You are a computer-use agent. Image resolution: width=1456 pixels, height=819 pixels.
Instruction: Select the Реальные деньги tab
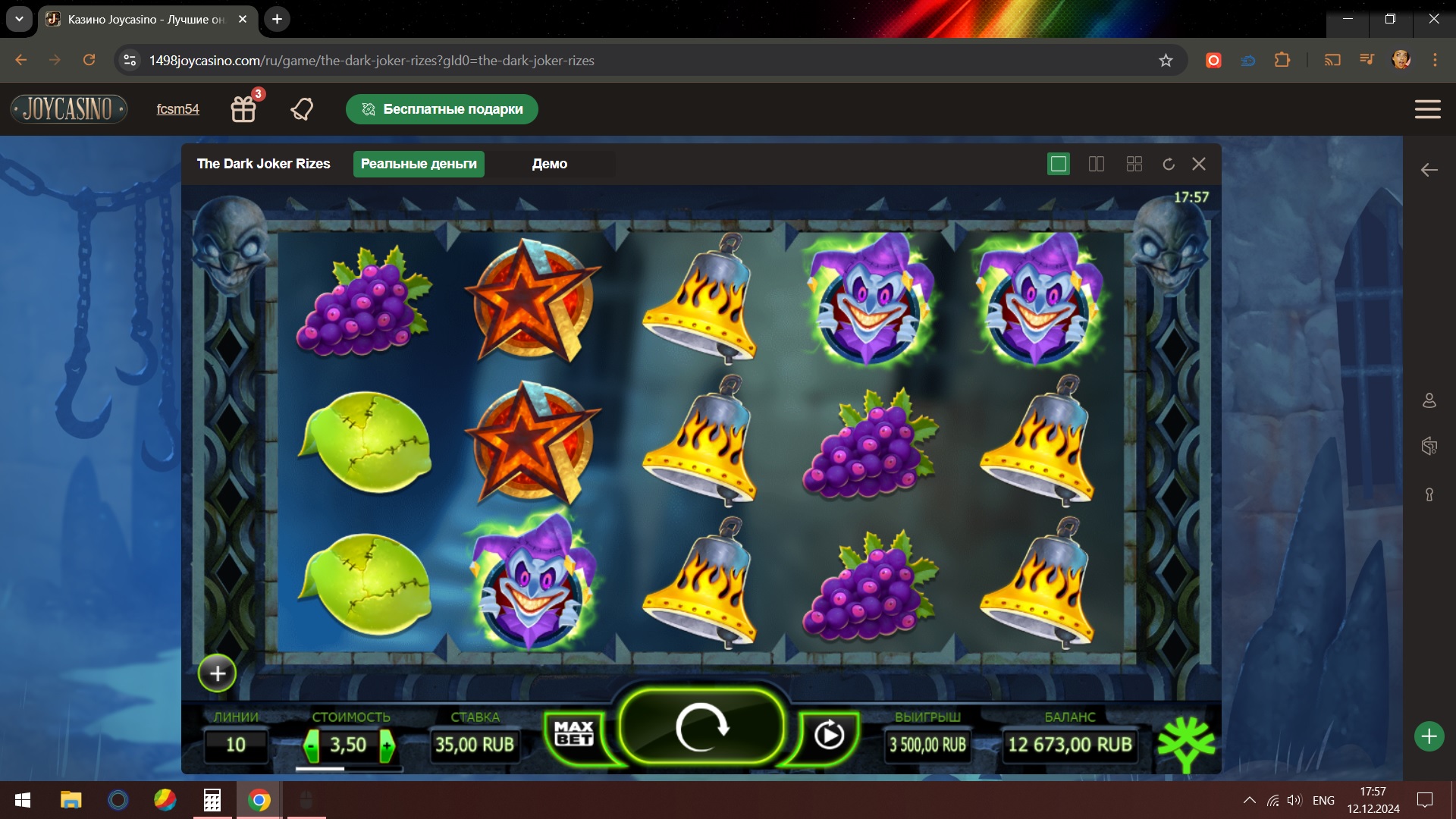coord(419,164)
